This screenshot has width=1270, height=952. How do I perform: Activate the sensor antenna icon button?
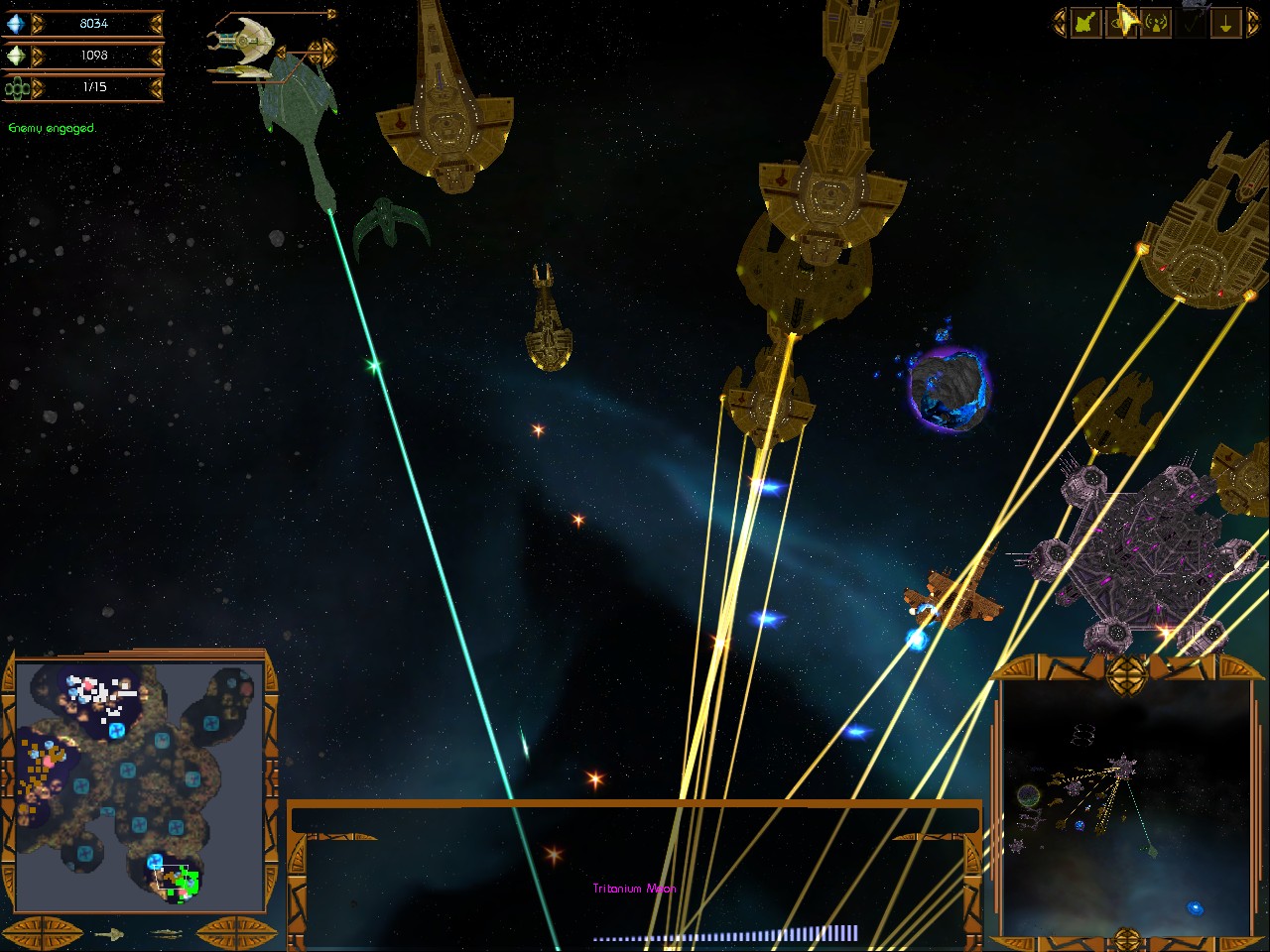pos(1156,23)
